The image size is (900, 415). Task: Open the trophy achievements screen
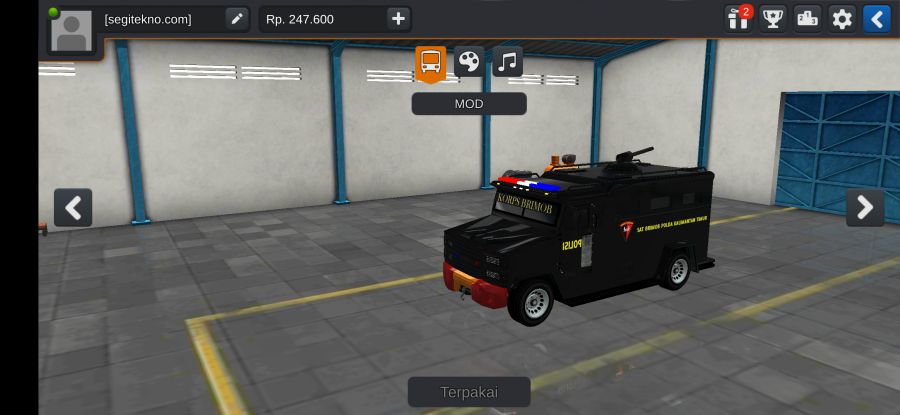[773, 18]
